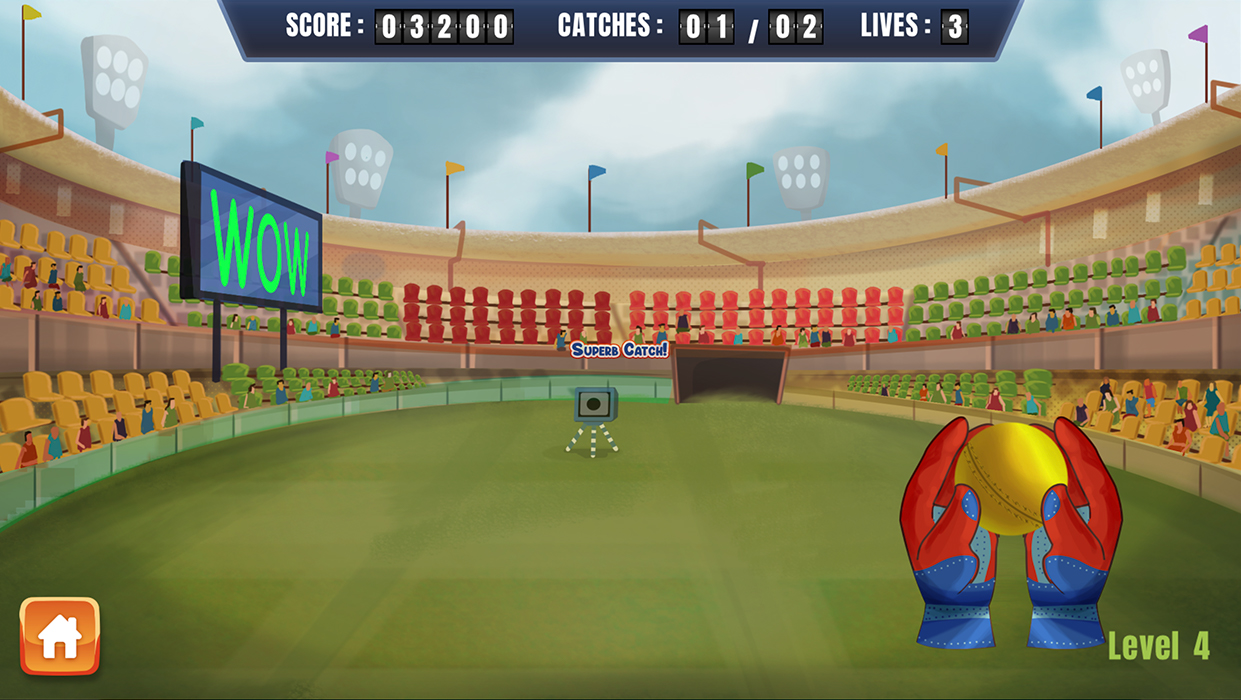The image size is (1241, 700).
Task: Click the orange home button
Action: 60,636
